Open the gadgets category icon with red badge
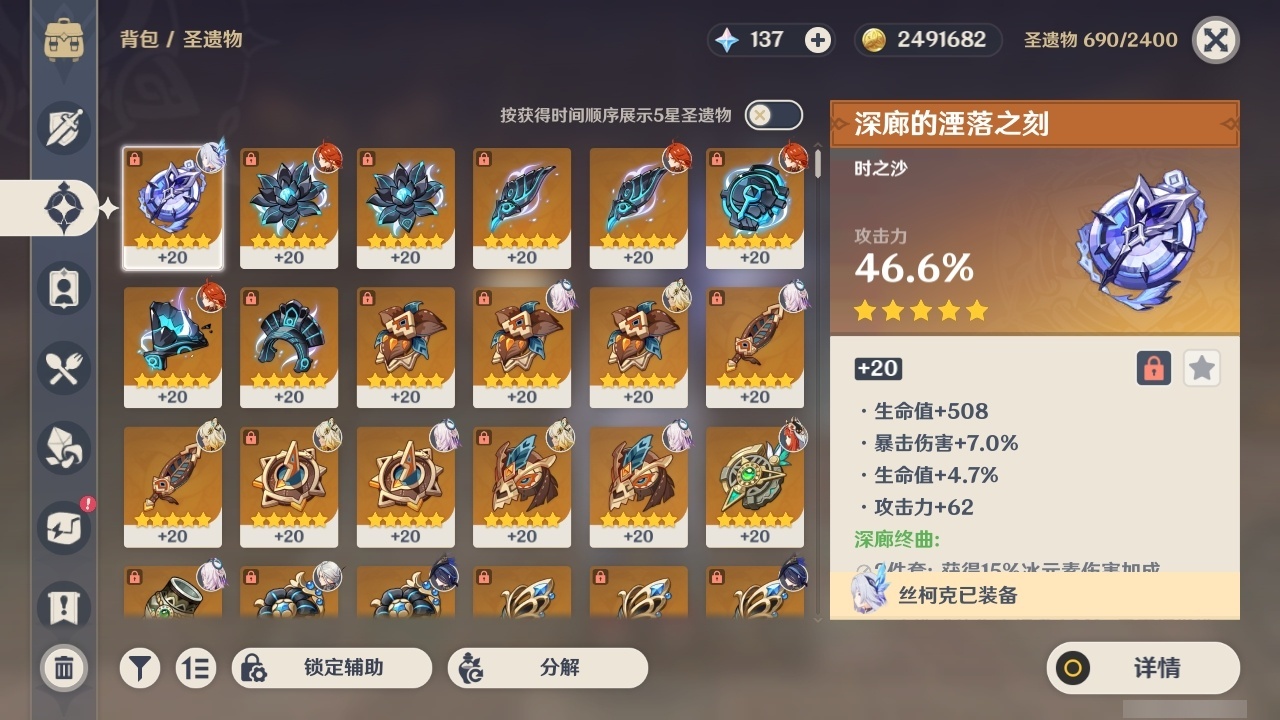1280x720 pixels. tap(64, 528)
